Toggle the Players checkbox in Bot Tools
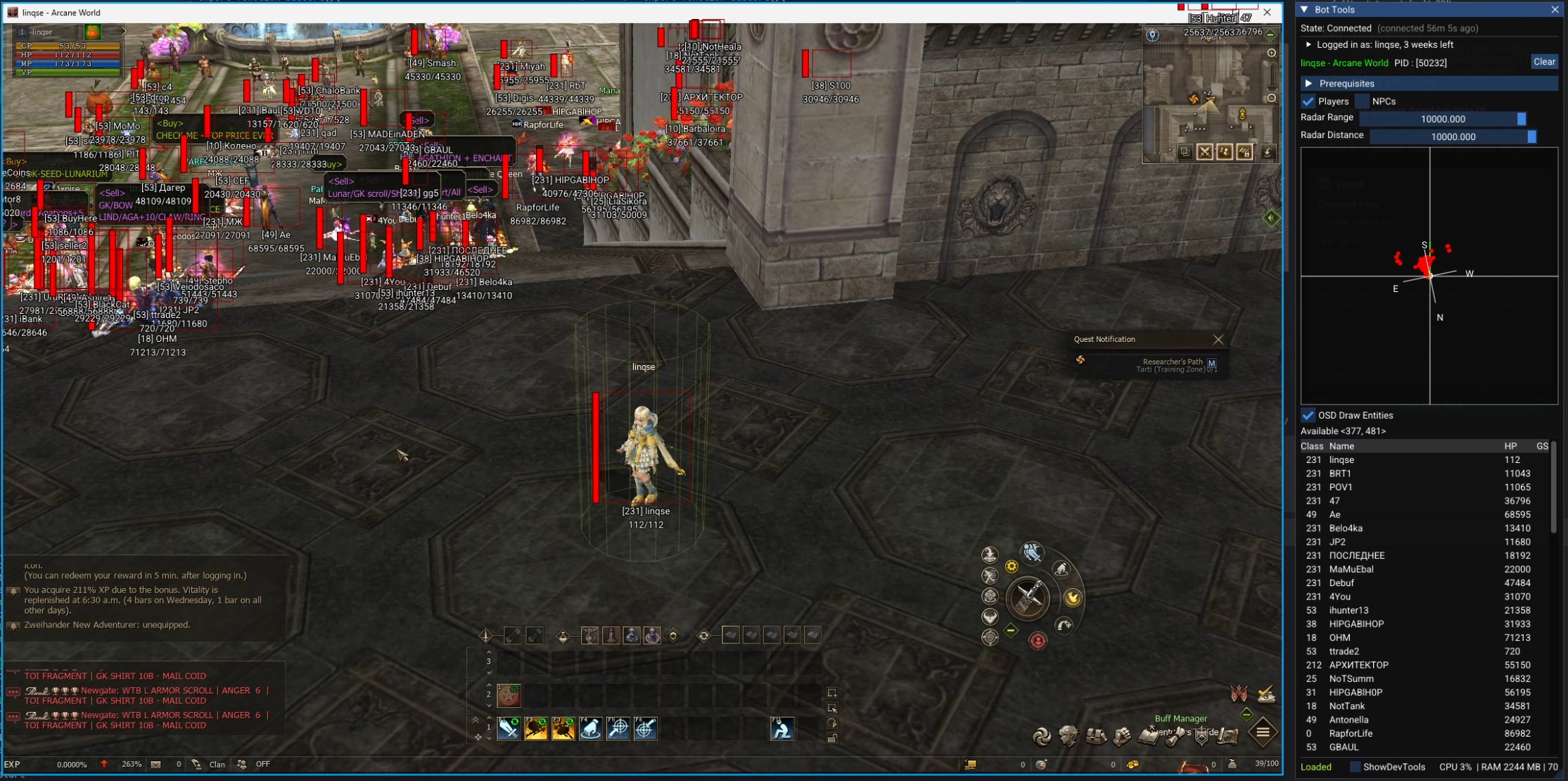The image size is (1568, 781). (x=1308, y=101)
